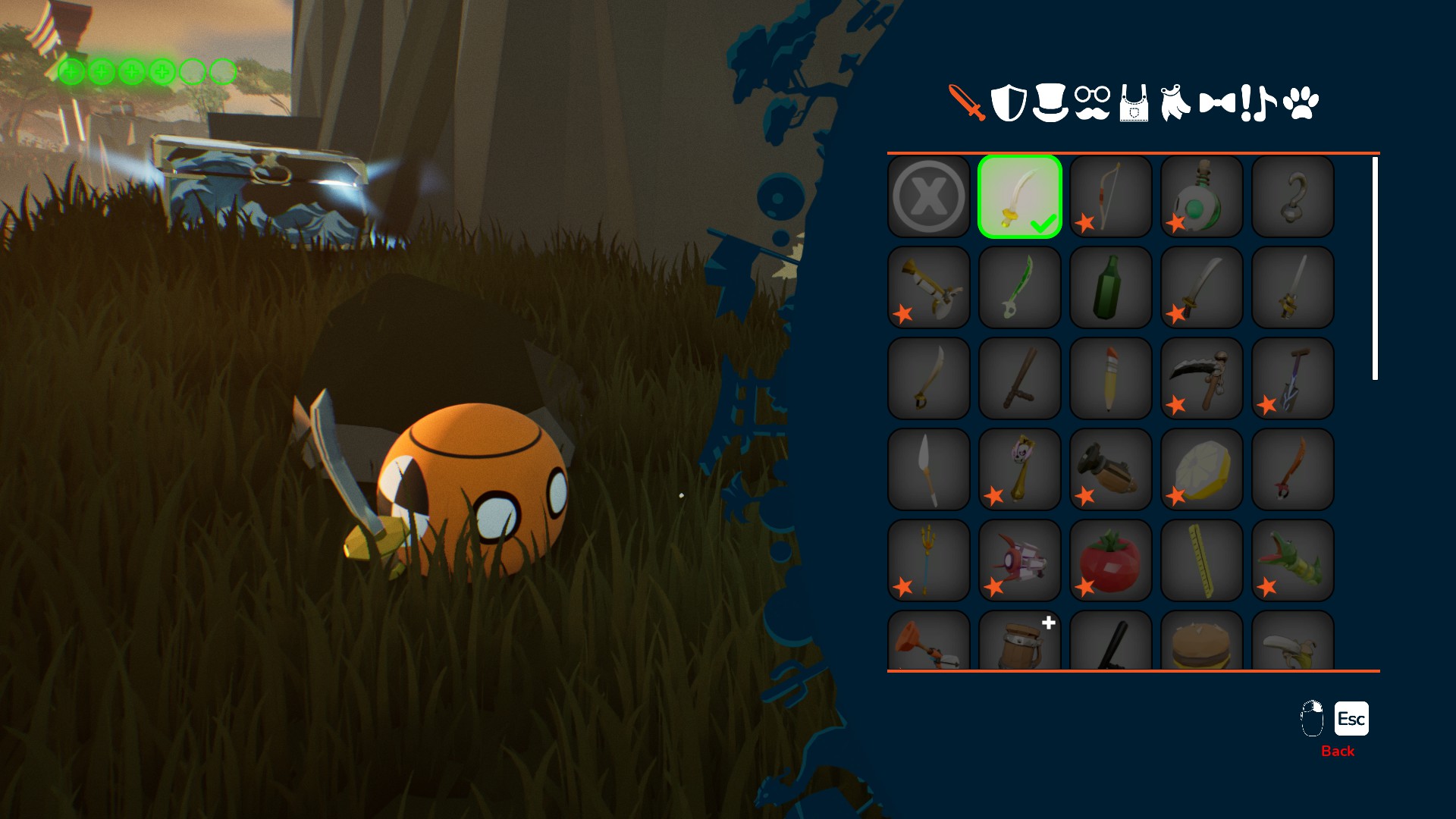Image resolution: width=1456 pixels, height=819 pixels.
Task: Equip the yellow ruler weapon
Action: pyautogui.click(x=1202, y=560)
